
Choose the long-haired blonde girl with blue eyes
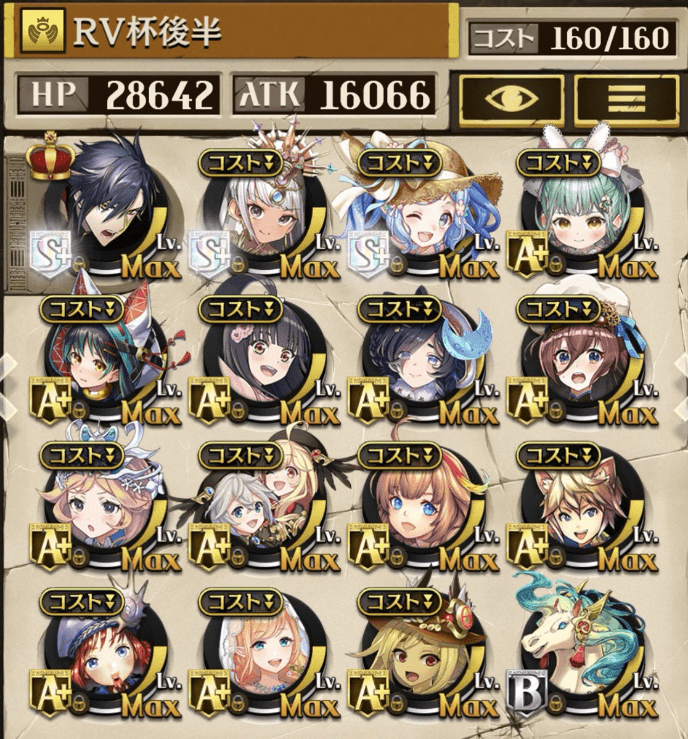[x=266, y=655]
